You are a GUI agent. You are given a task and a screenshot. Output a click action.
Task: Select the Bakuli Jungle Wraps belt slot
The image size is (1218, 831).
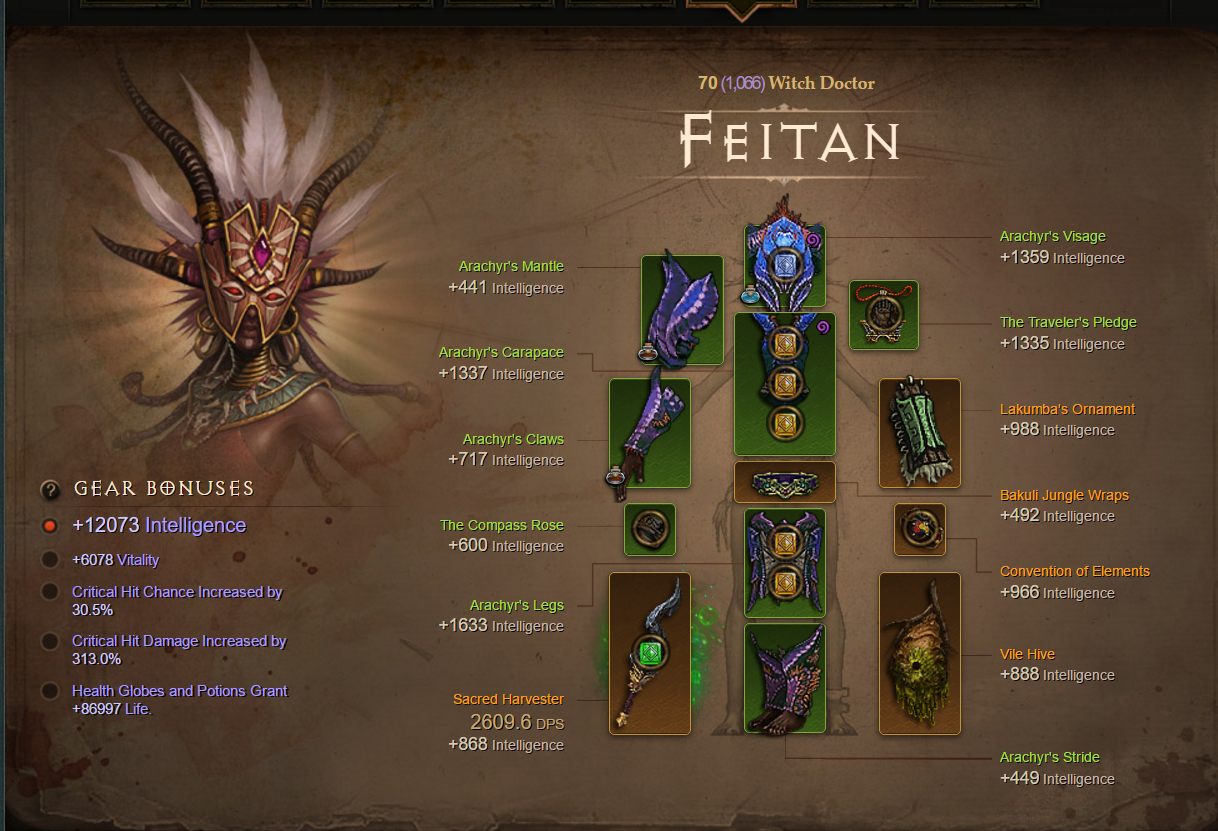[x=785, y=481]
